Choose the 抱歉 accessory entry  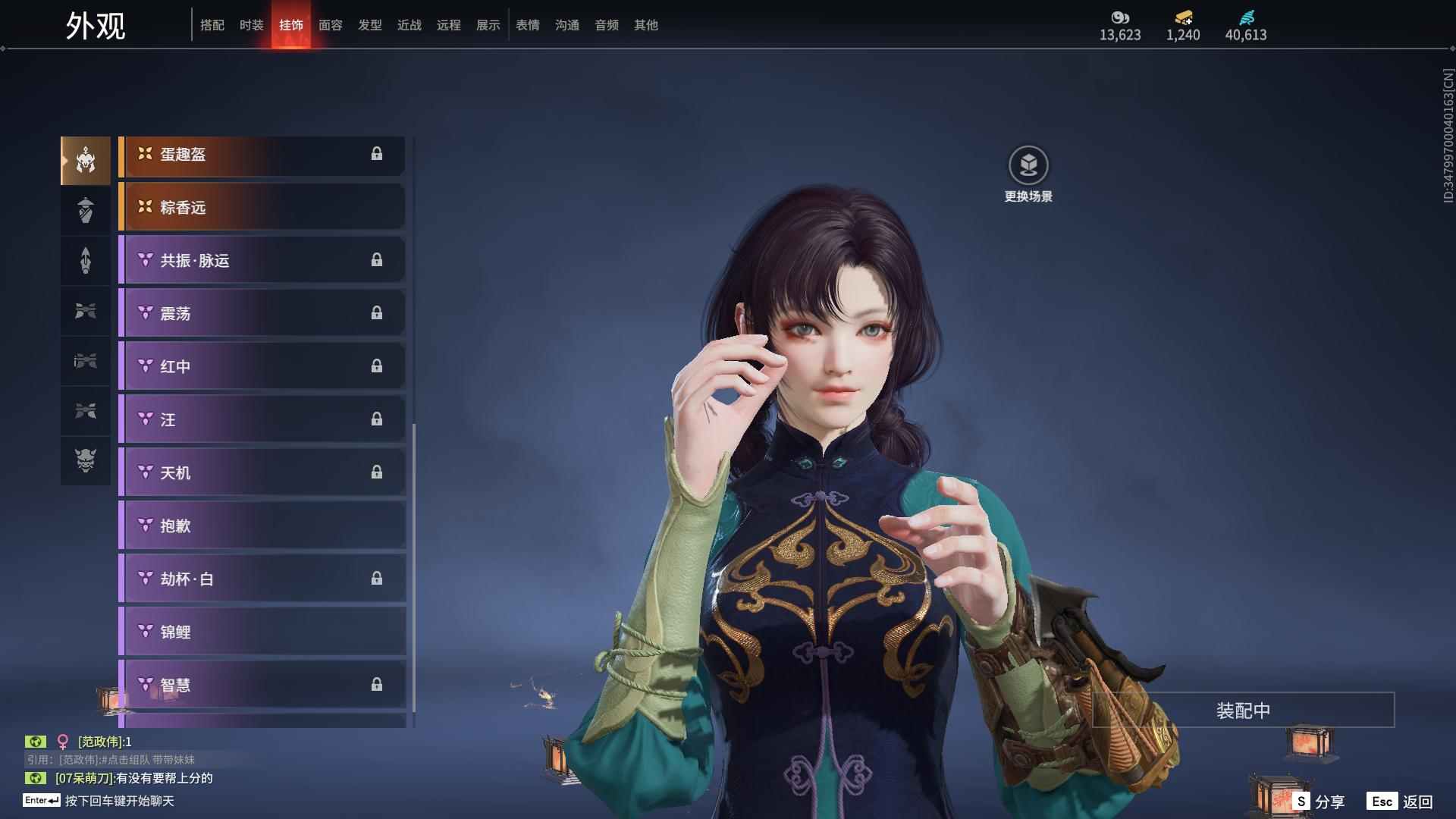pos(262,526)
